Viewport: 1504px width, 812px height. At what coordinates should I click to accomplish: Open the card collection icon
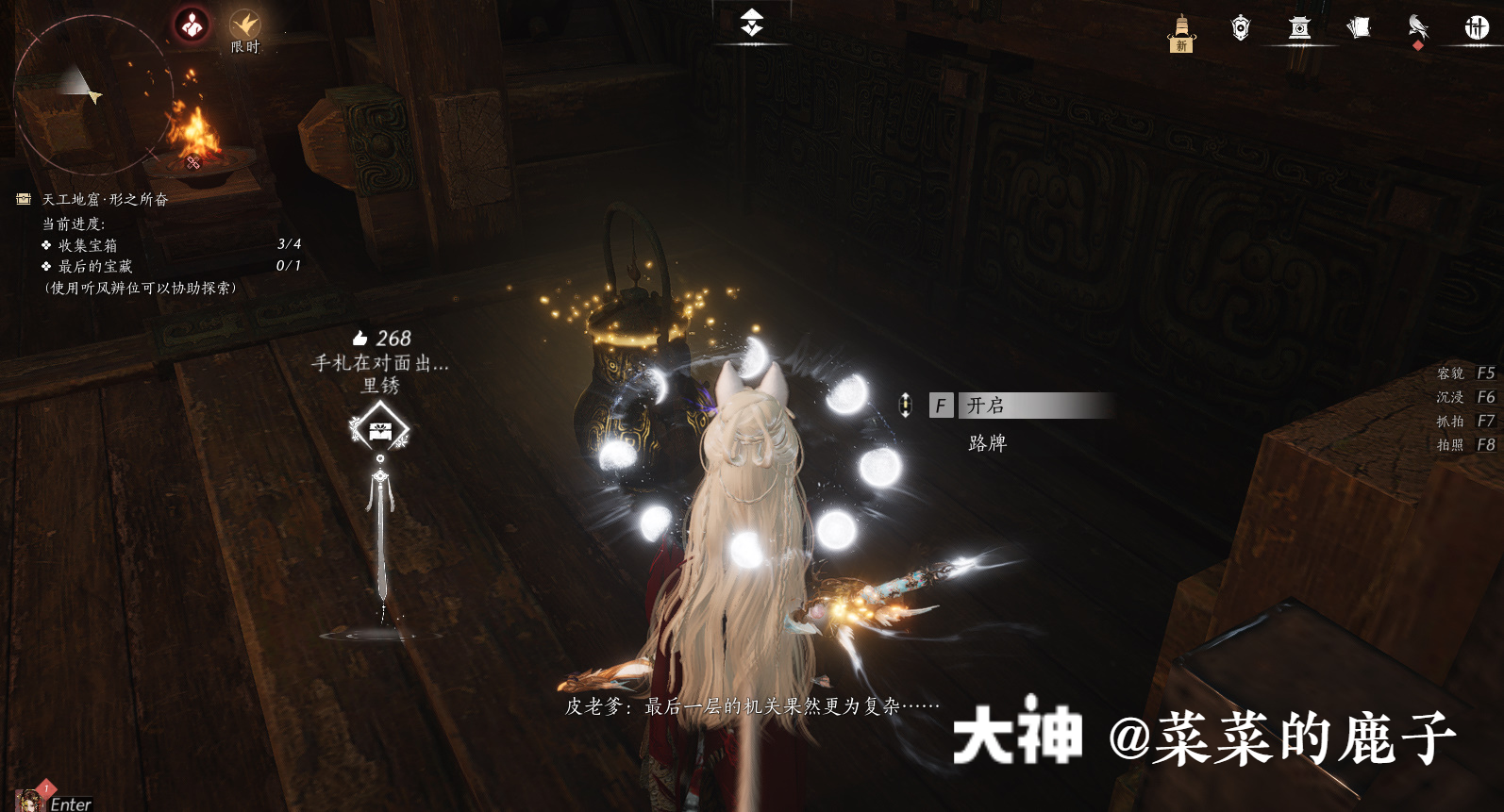1357,28
